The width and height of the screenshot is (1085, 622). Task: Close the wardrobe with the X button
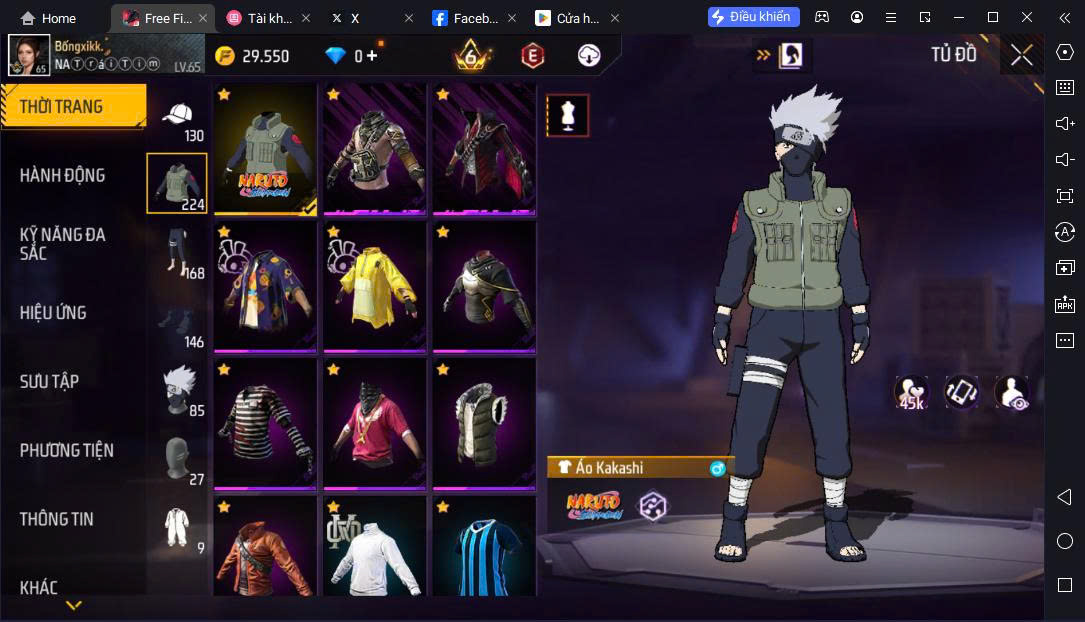1021,55
